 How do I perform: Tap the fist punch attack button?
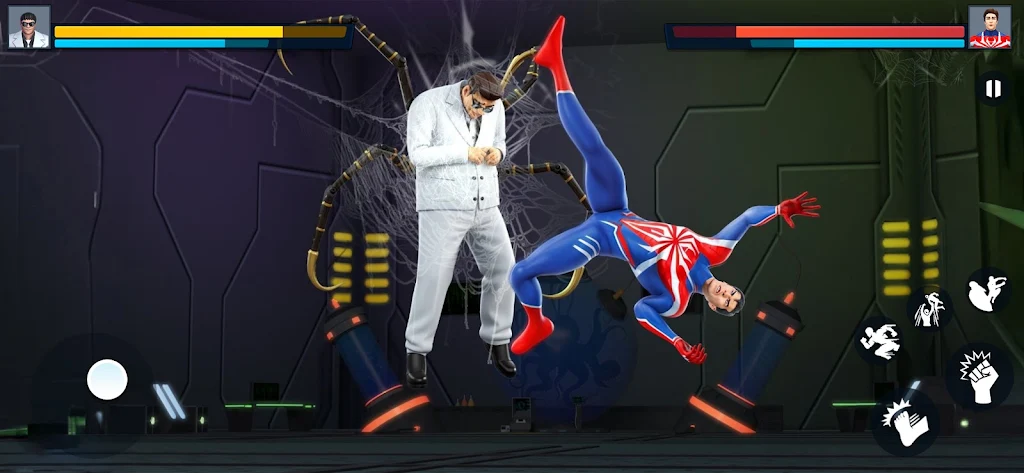coord(979,376)
